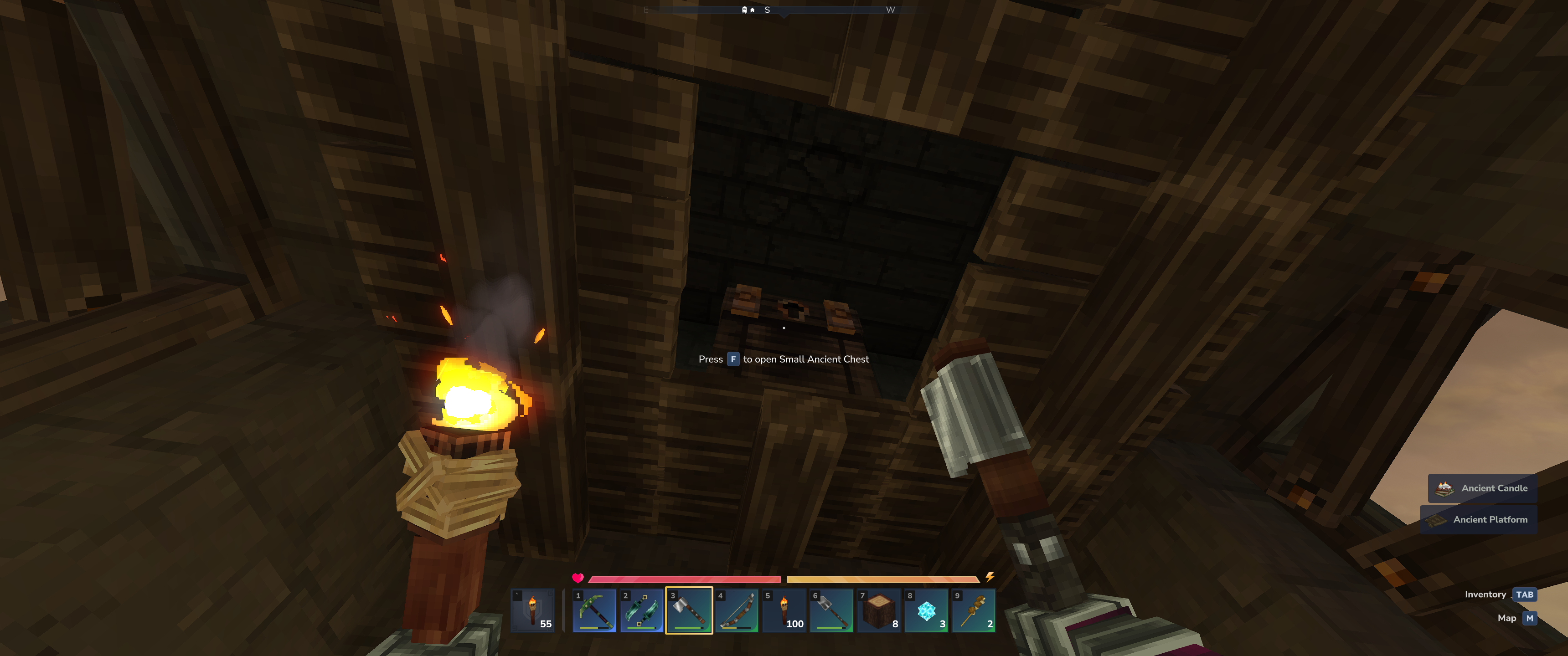Screen dimensions: 1568x656
Task: Pick the iron shovel hotbar slot
Action: pyautogui.click(x=831, y=610)
